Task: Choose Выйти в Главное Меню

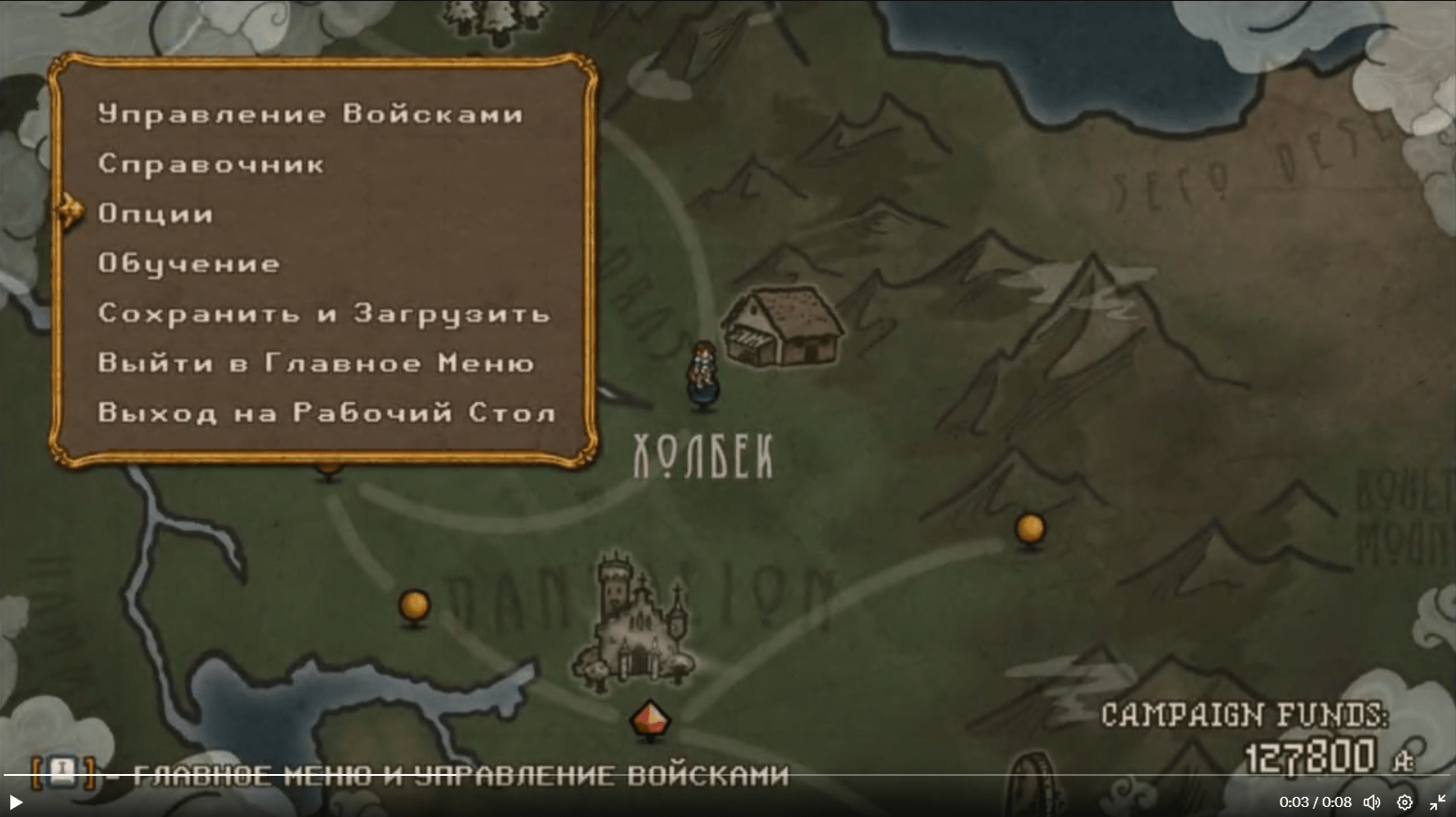Action: click(316, 364)
